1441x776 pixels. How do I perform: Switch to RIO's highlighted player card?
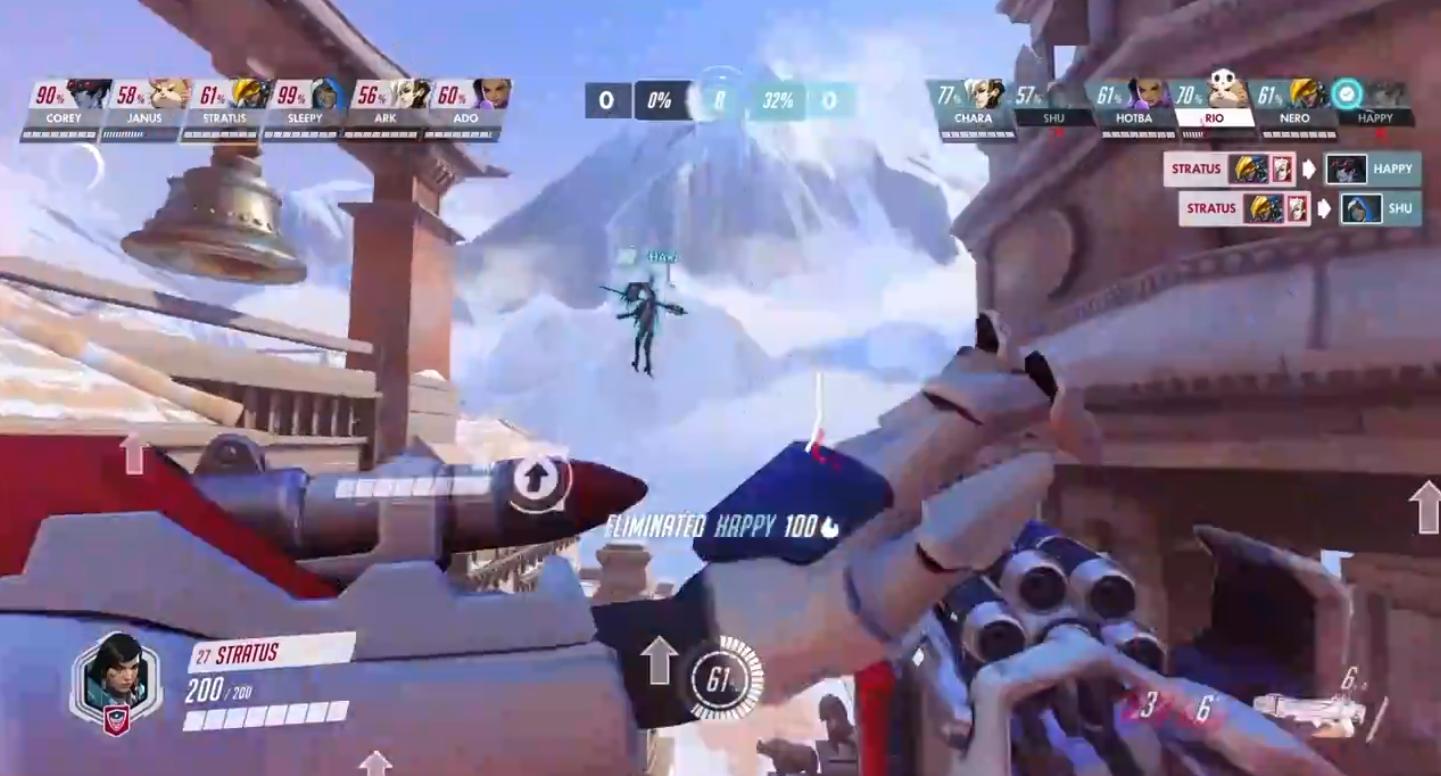point(1213,108)
